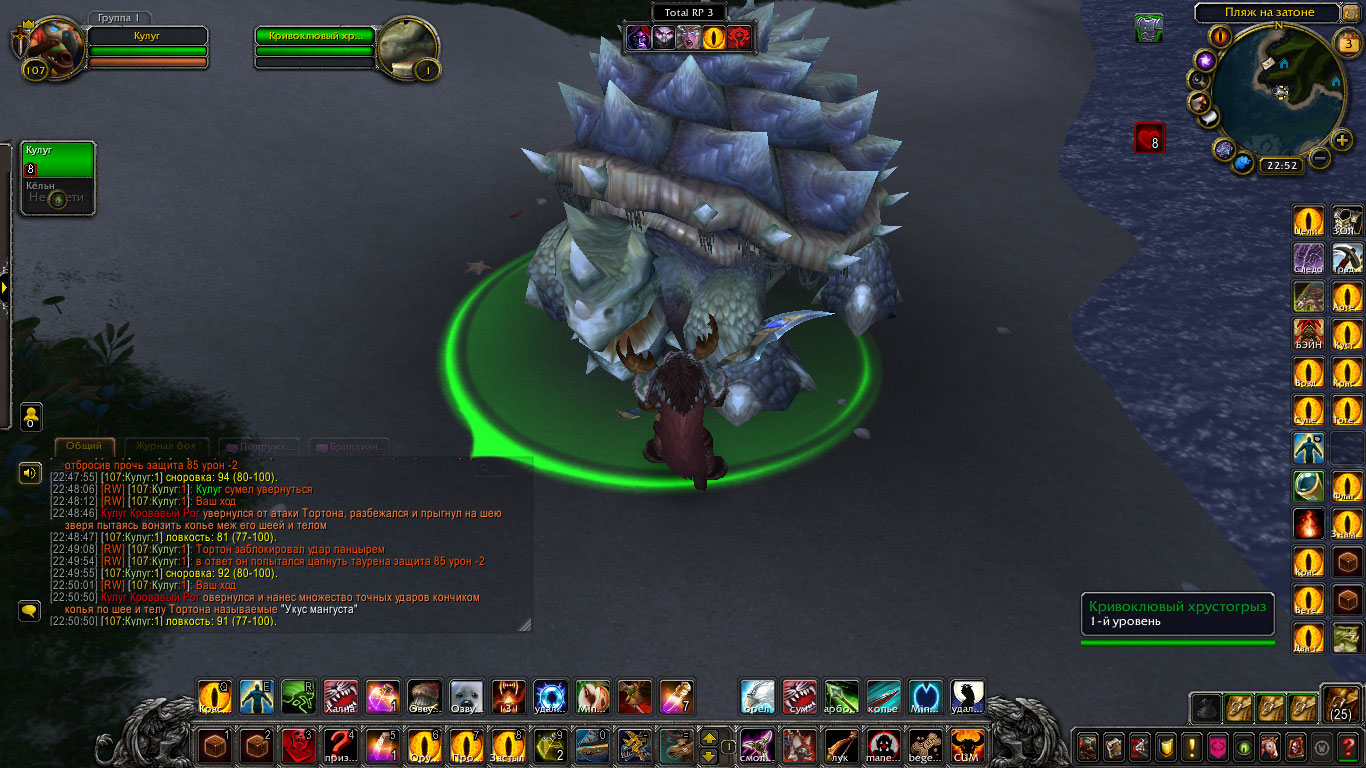Open the chat speech bubble button
This screenshot has height=768, width=1366.
[30, 610]
